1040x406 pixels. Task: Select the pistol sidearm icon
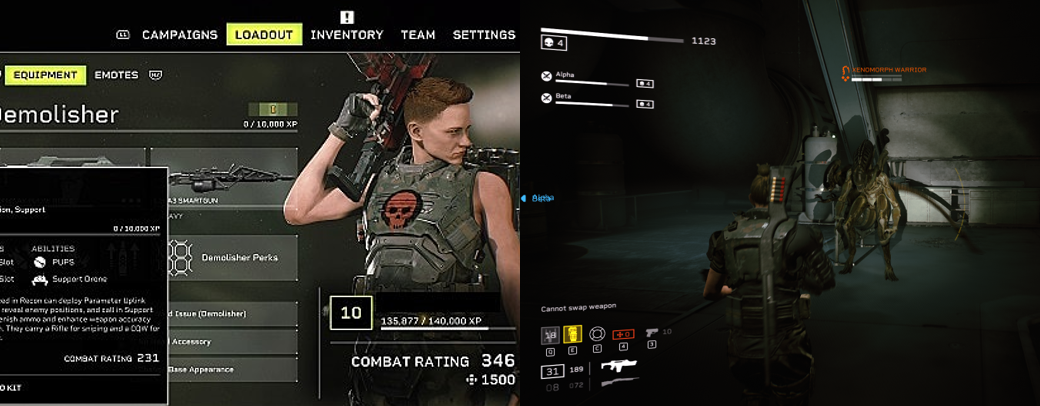coord(652,332)
